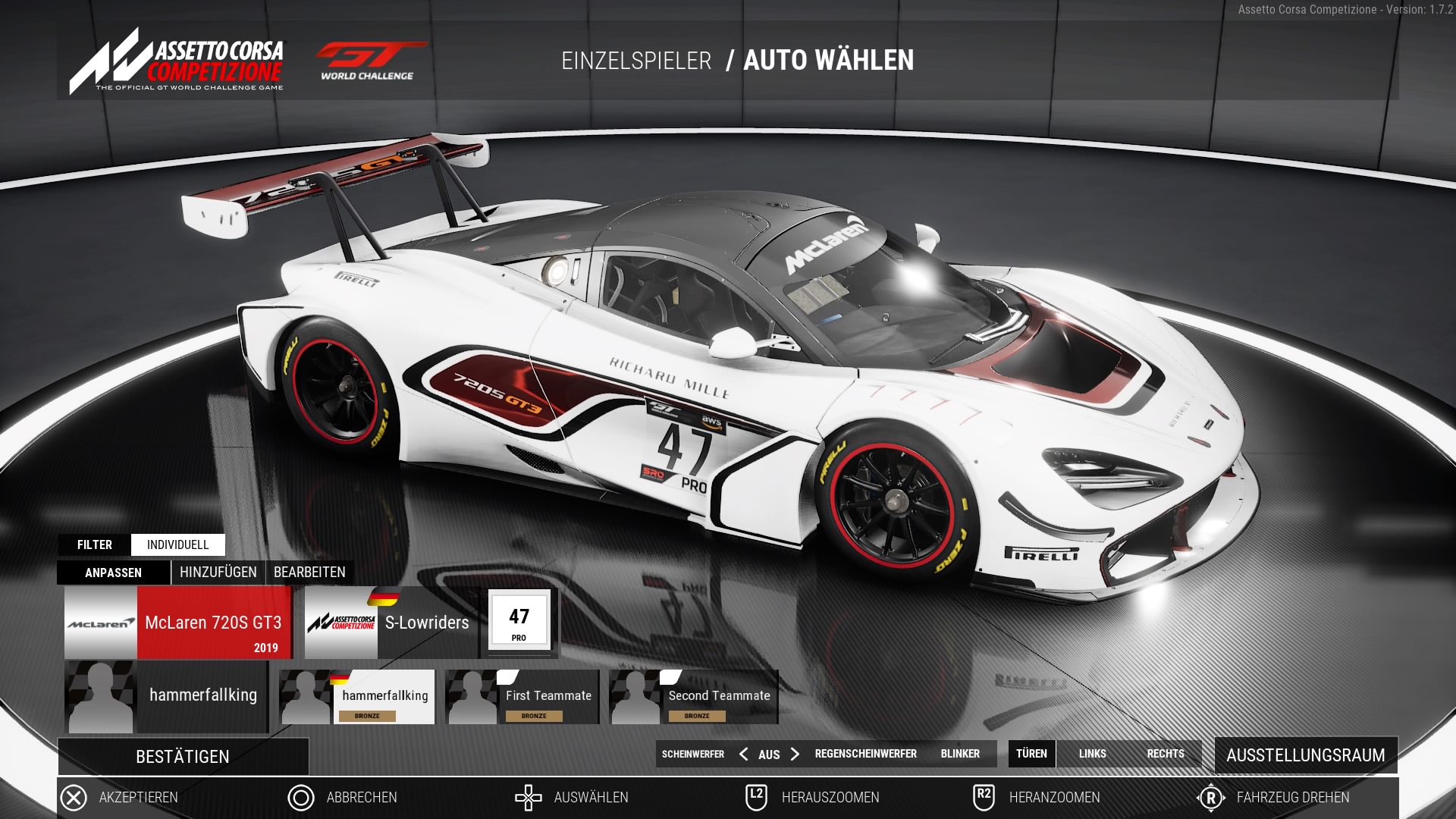Open the right door with Rechts
The width and height of the screenshot is (1456, 819).
coord(1166,754)
